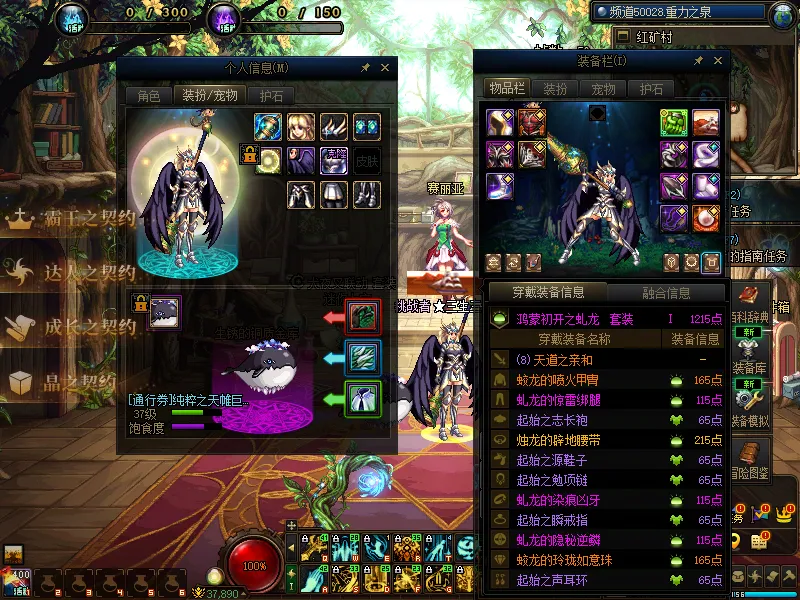
Task: Open the 达人之契约 entry
Action: [70, 274]
